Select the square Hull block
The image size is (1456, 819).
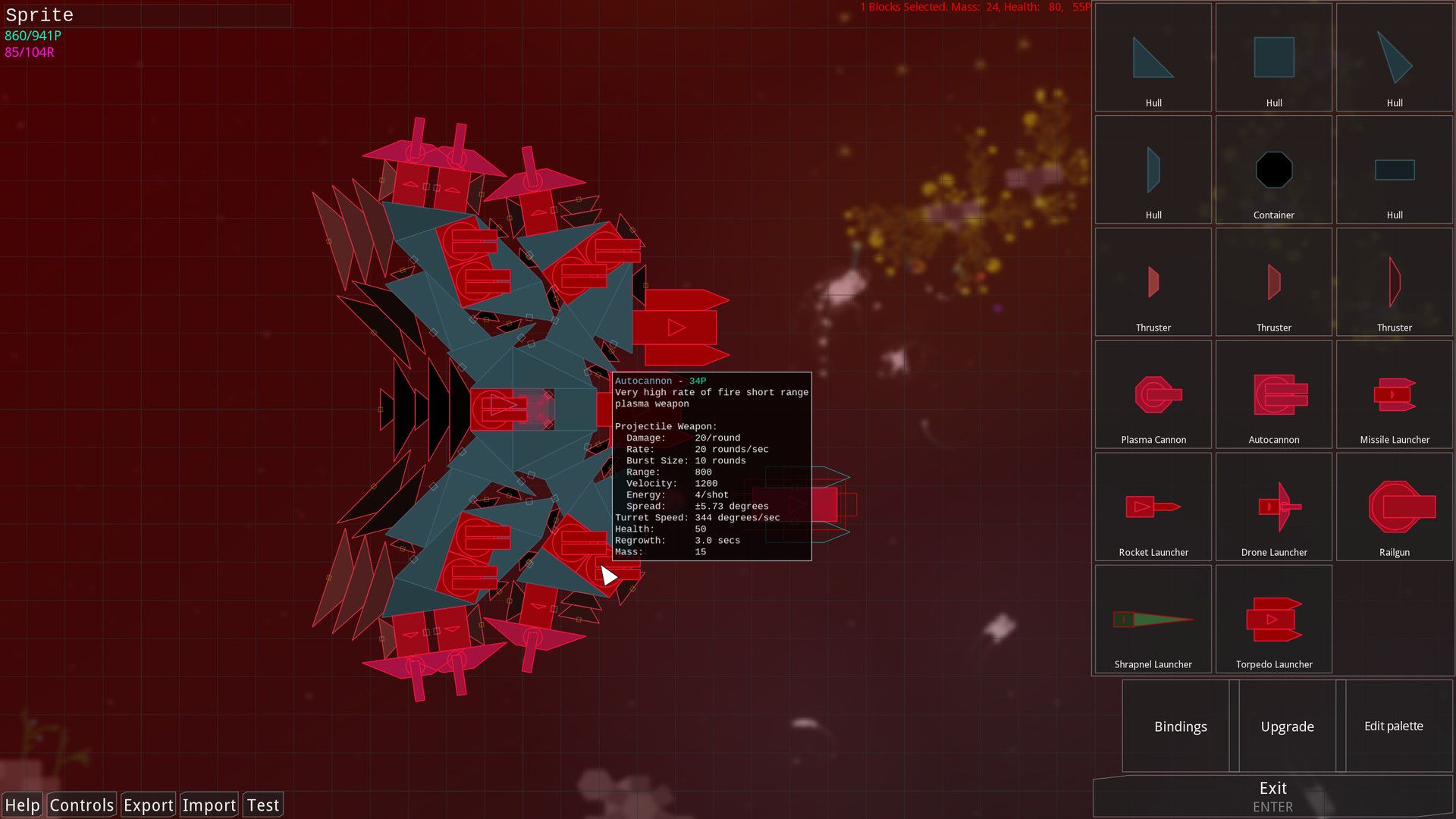pos(1274,57)
